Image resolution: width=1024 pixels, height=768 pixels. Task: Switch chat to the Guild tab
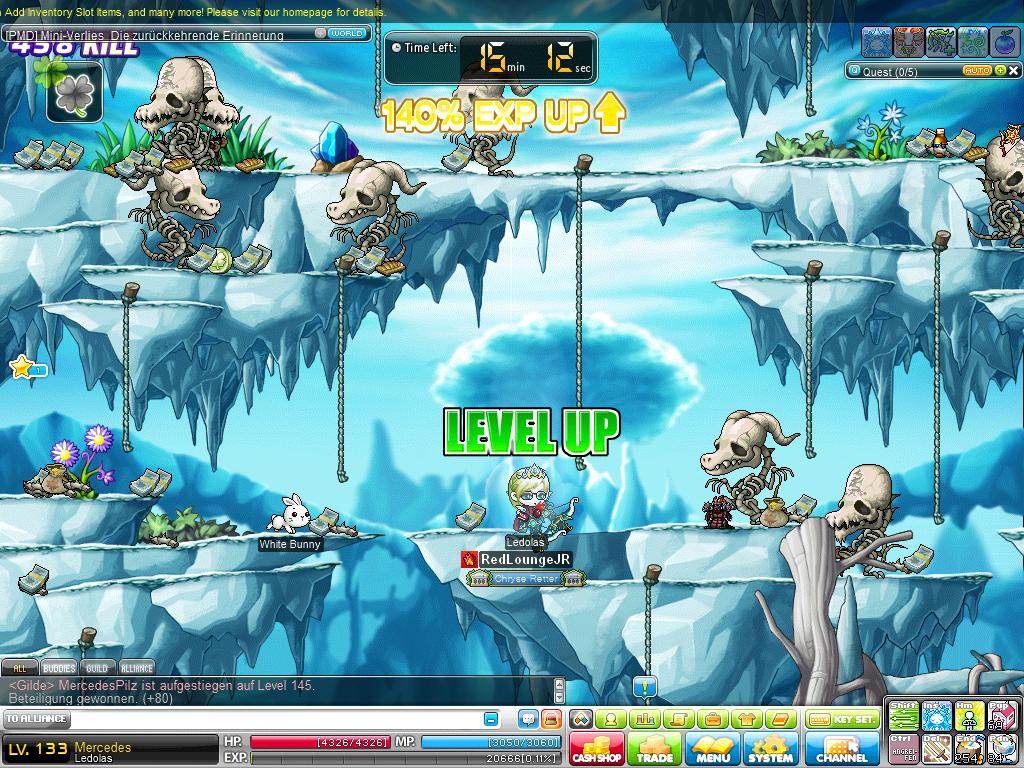[97, 668]
